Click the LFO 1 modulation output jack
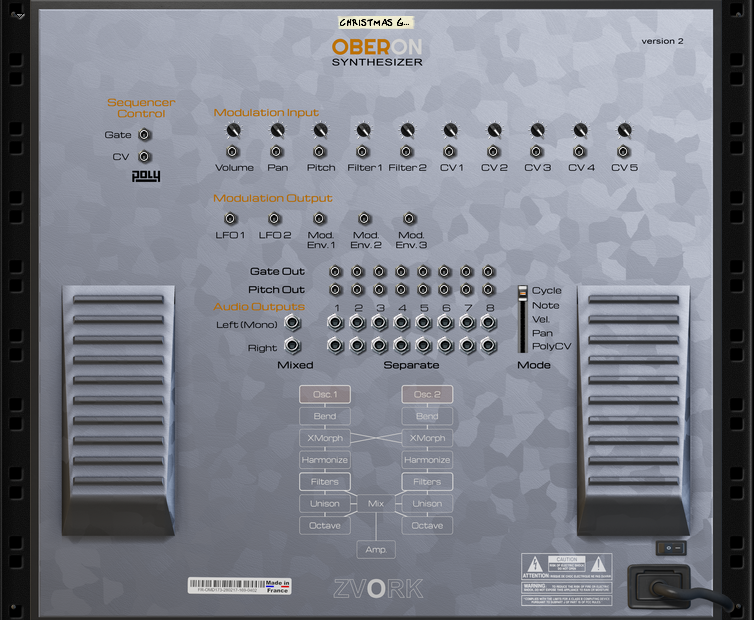 (x=230, y=218)
